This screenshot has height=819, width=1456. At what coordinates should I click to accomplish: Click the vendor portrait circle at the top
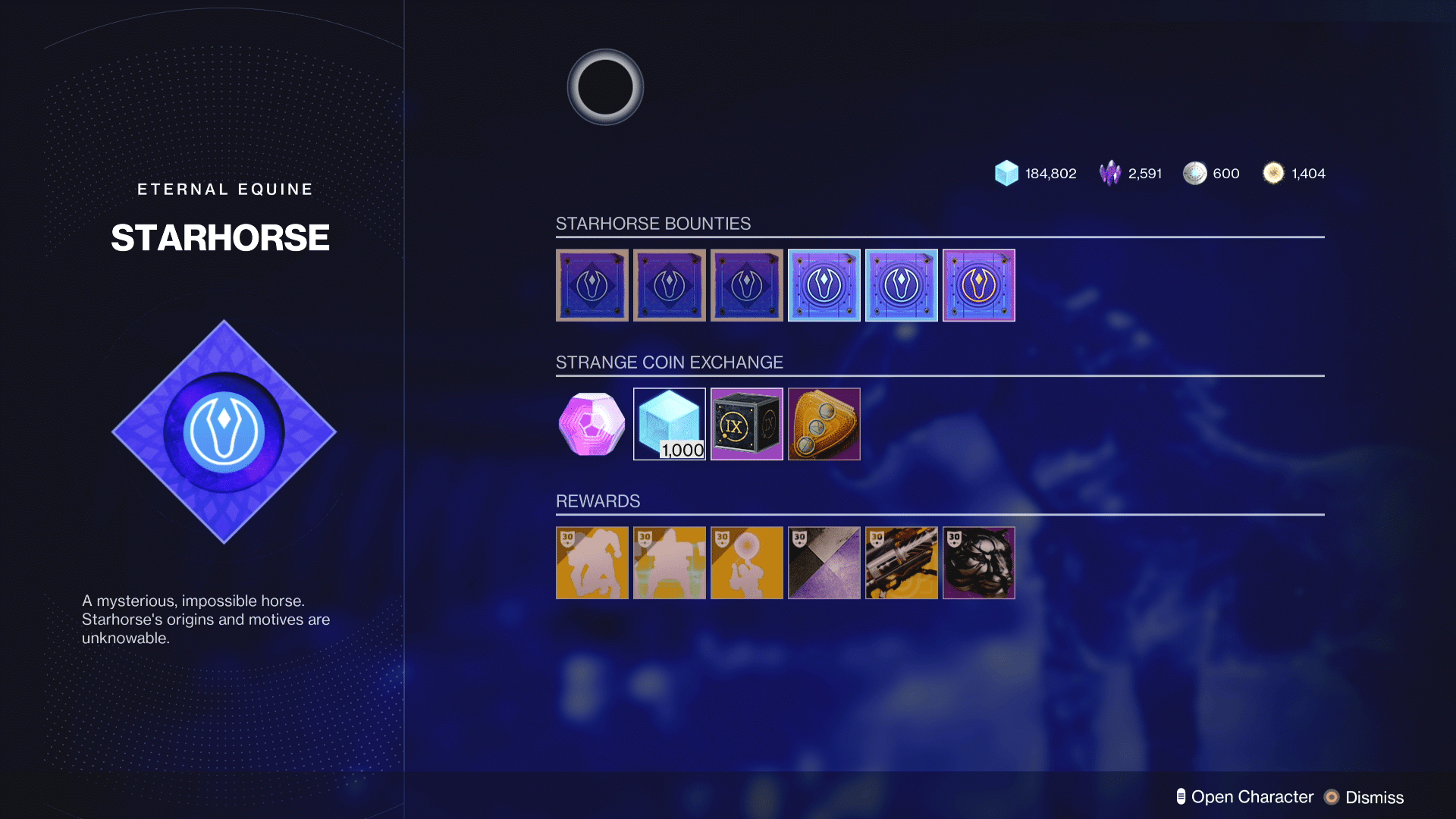[604, 86]
